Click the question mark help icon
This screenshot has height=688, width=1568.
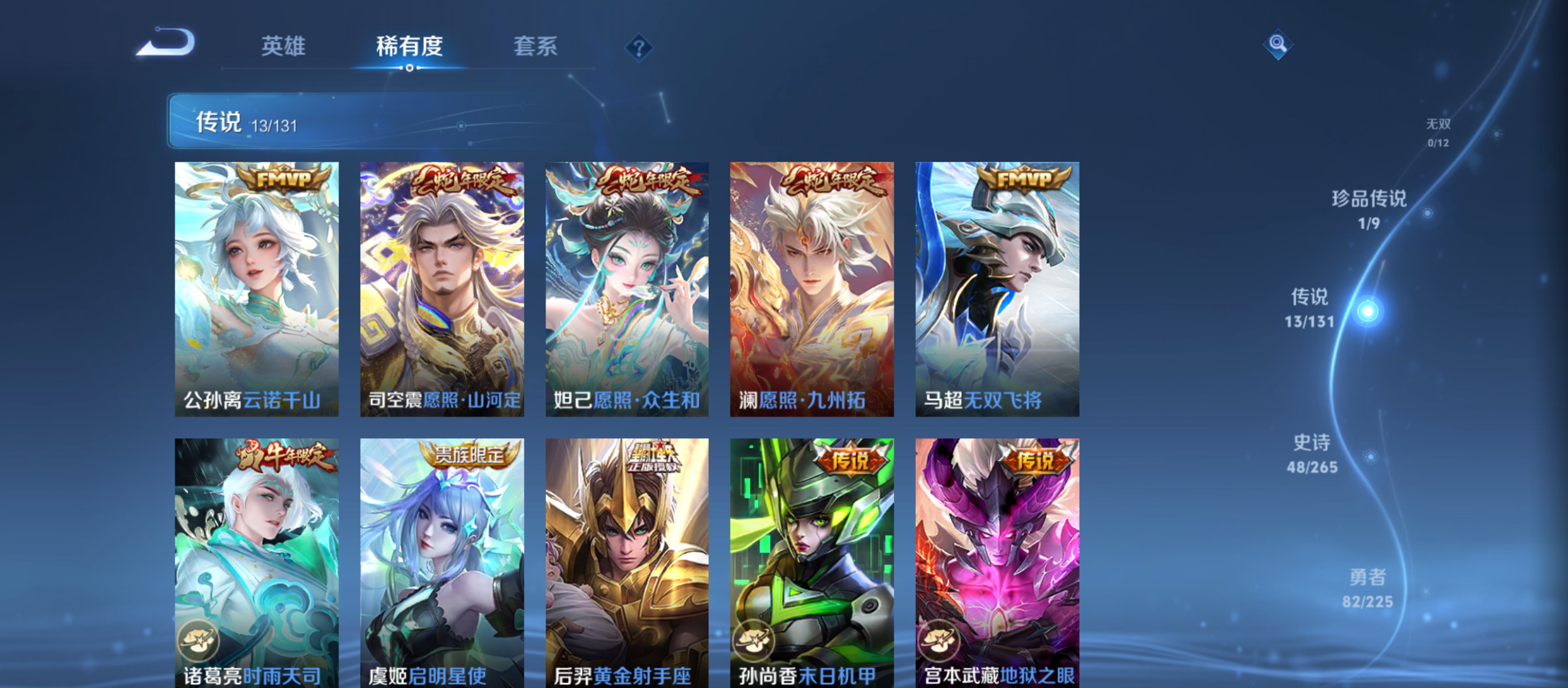639,47
